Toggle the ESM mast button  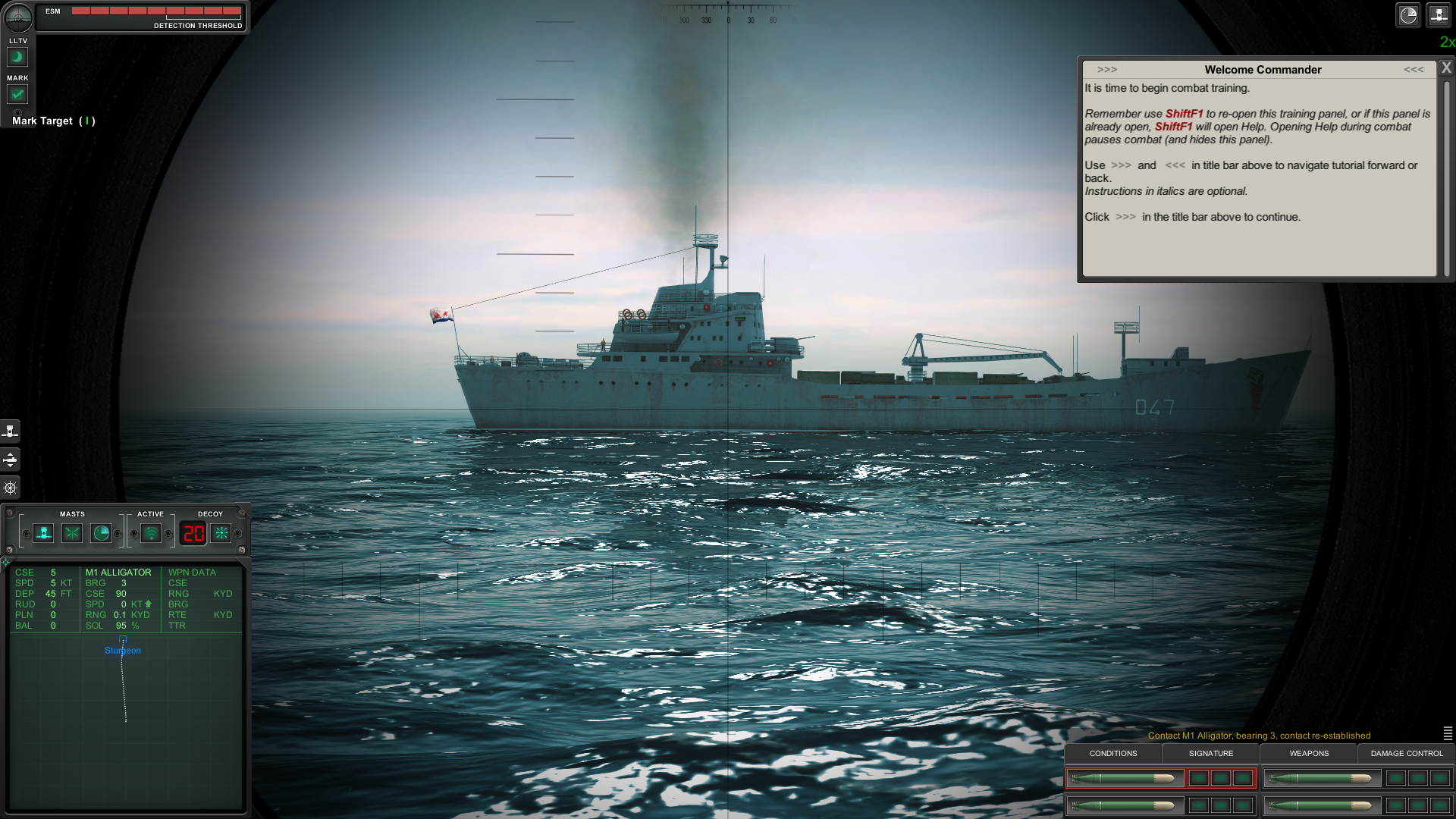click(72, 534)
